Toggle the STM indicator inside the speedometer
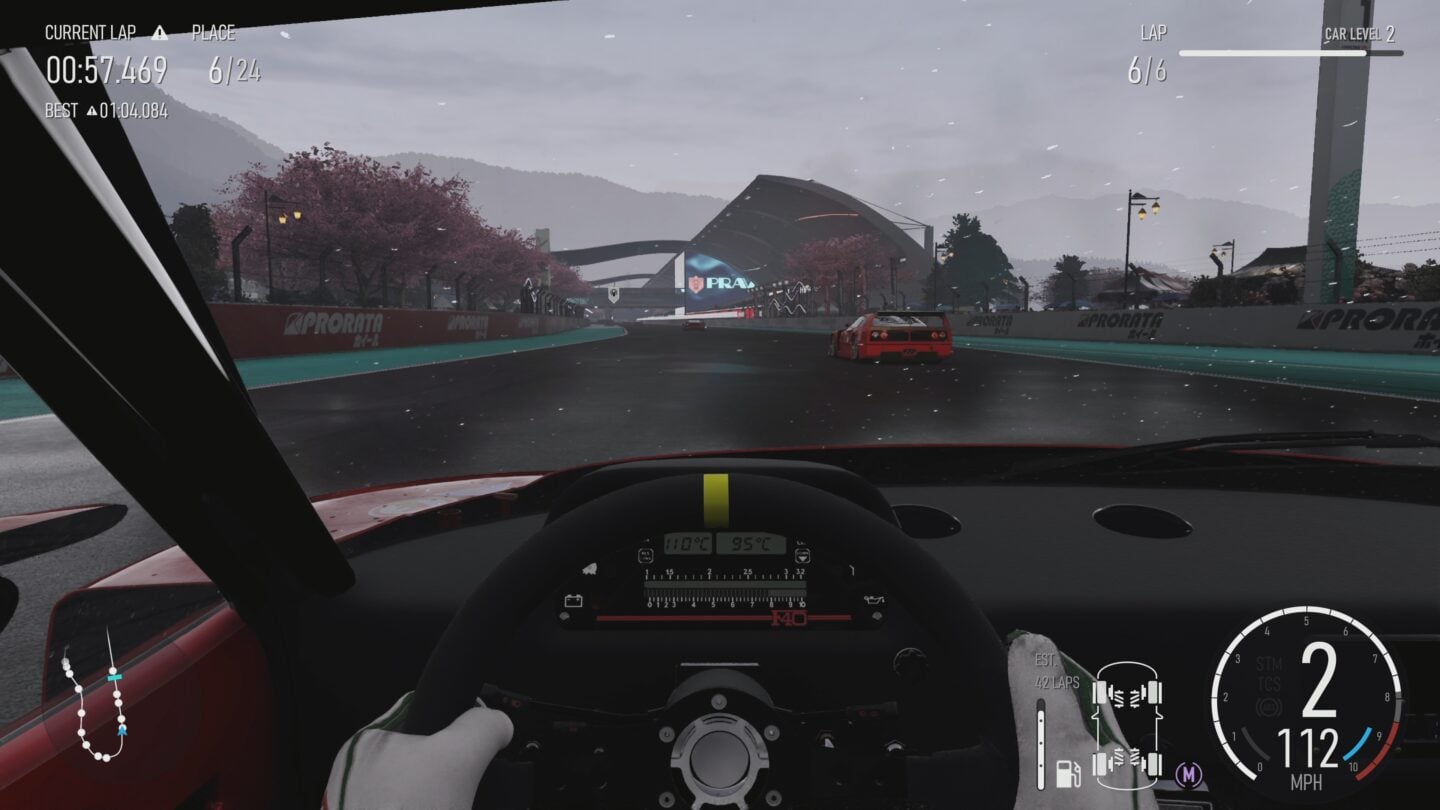The height and width of the screenshot is (810, 1440). (1268, 663)
